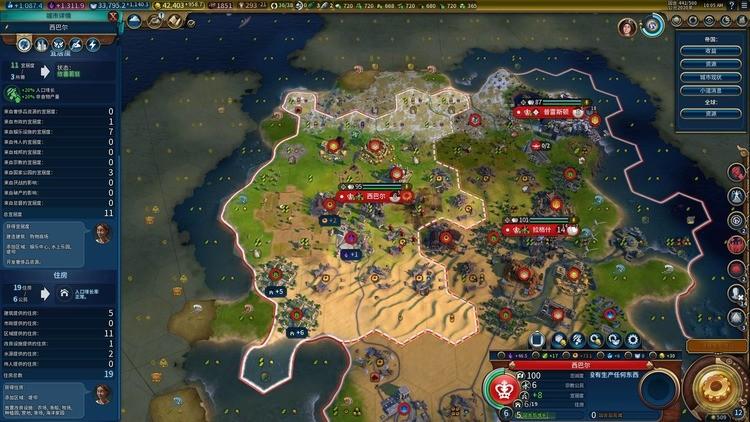Select the leader portrait in top bar
Image resolution: width=750 pixels, height=422 pixels.
click(x=628, y=27)
